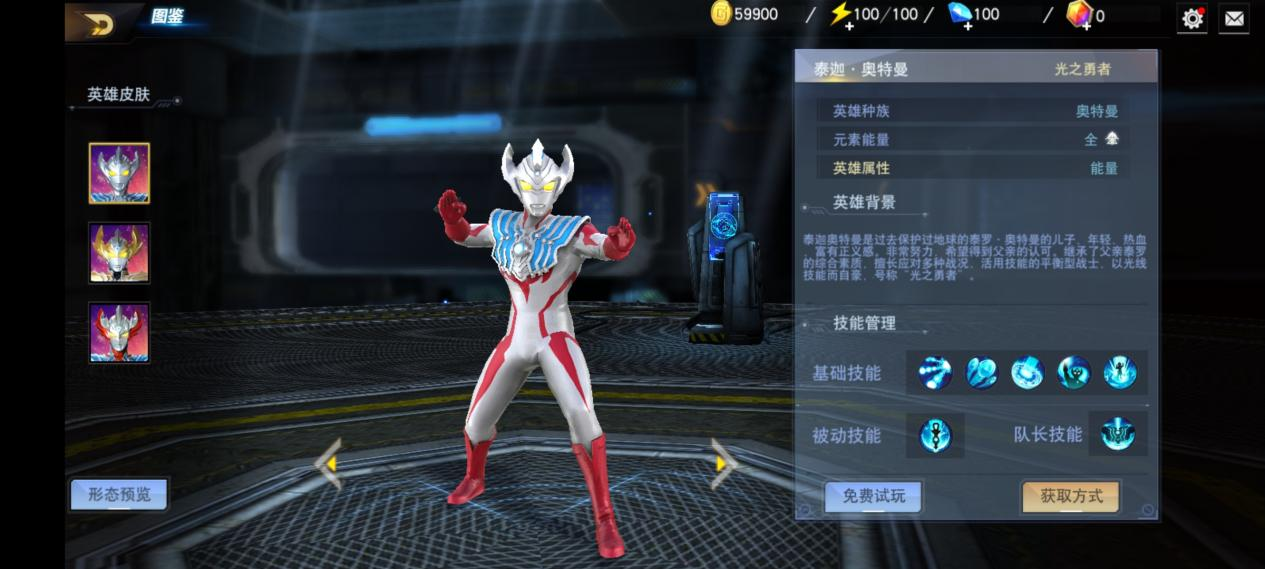Viewport: 1265px width, 569px height.
Task: Click the 免费试玩 free trial button
Action: point(873,496)
